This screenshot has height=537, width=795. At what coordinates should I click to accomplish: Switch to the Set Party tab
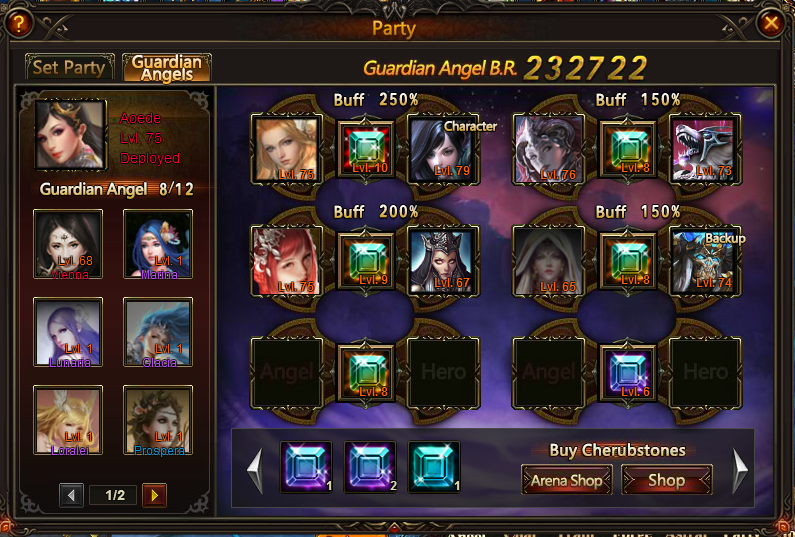[x=69, y=68]
